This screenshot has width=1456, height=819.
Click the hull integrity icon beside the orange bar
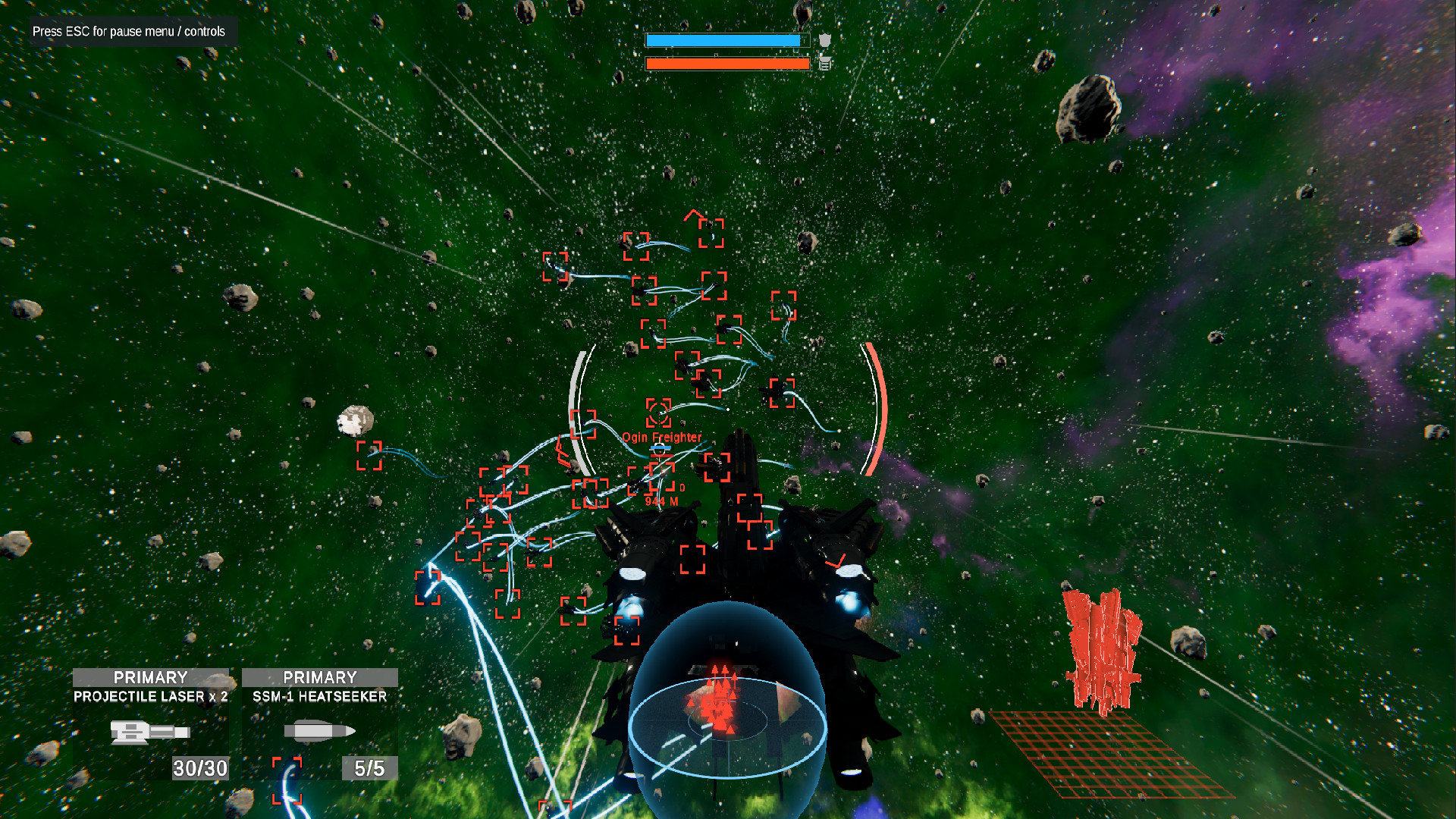pos(826,65)
